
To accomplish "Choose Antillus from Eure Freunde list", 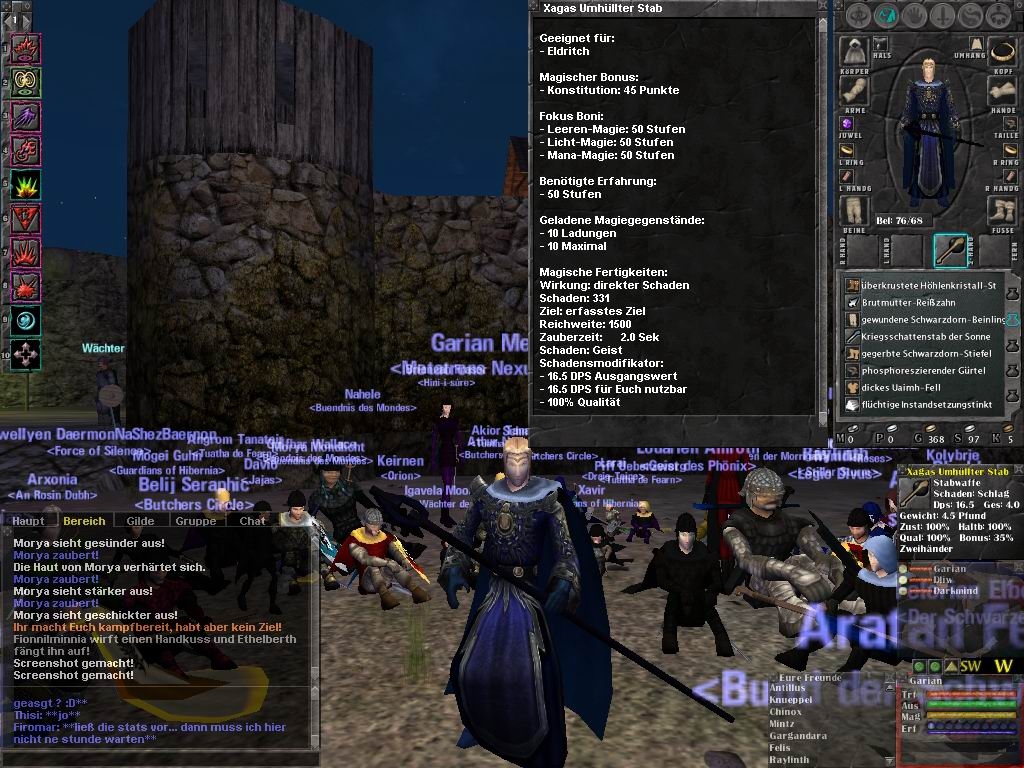I will coord(788,688).
